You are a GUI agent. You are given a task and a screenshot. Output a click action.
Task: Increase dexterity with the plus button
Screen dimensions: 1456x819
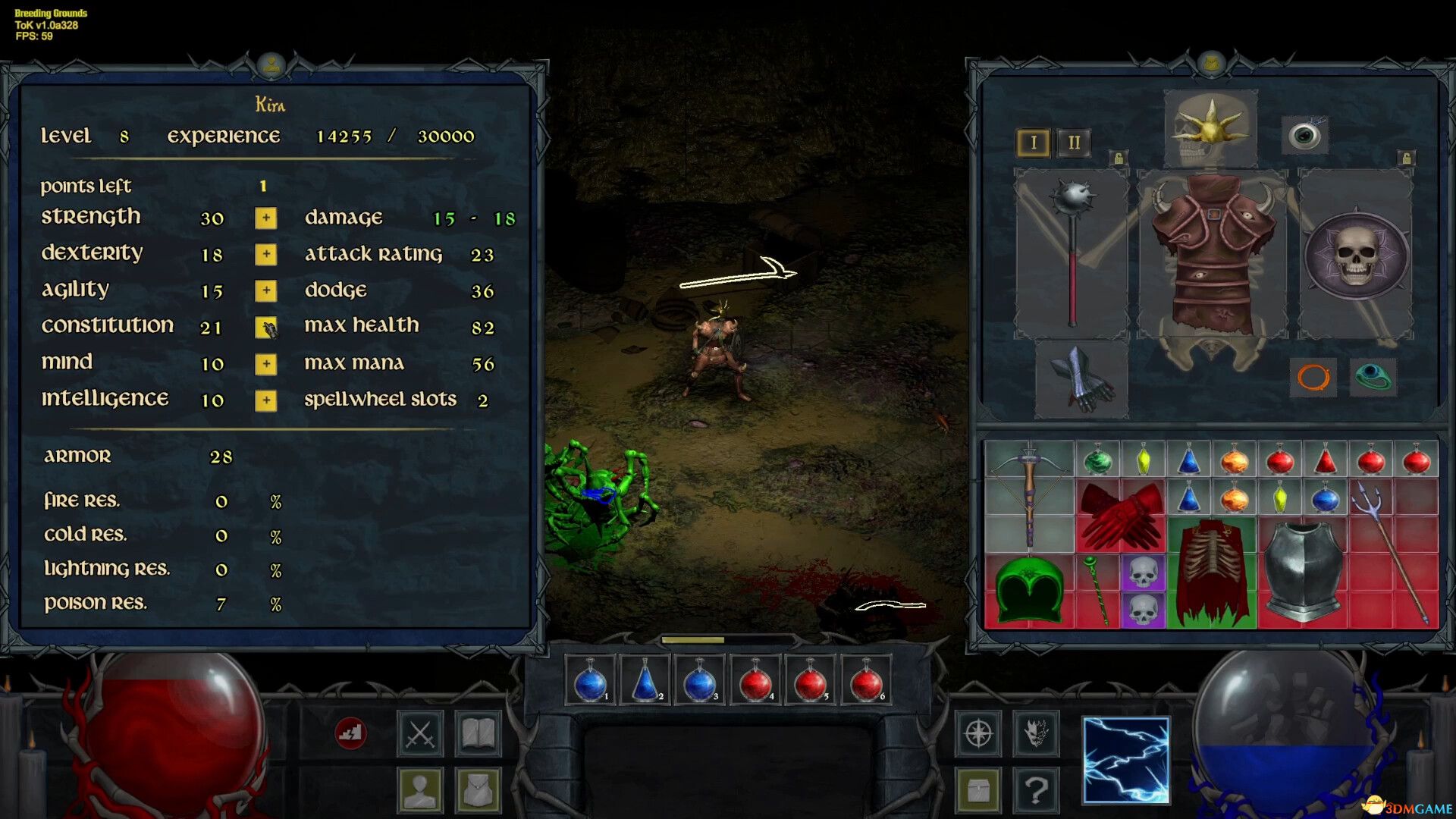point(265,255)
